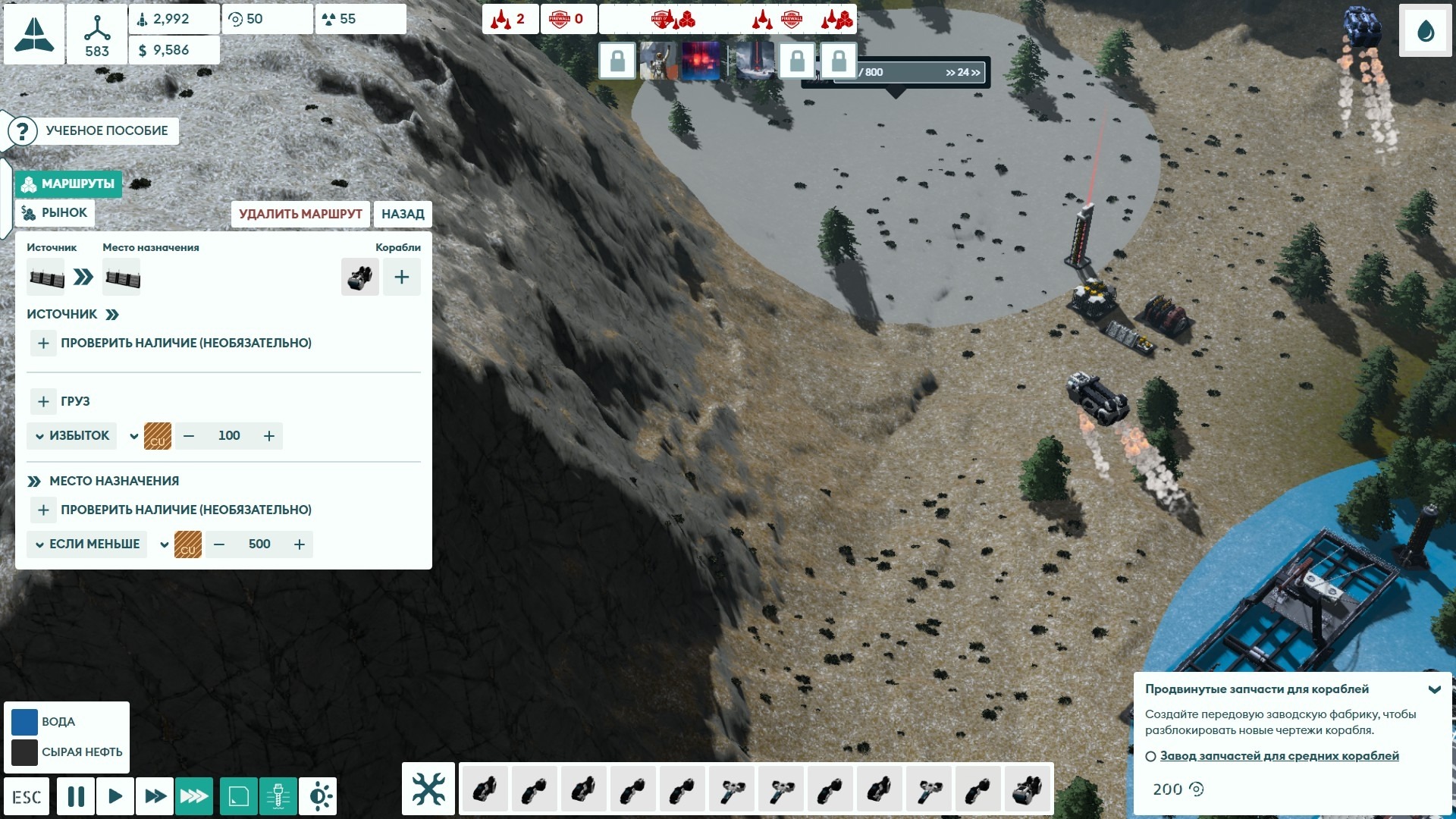
Task: Switch to the МАРШРУТЫ tab
Action: (x=69, y=184)
